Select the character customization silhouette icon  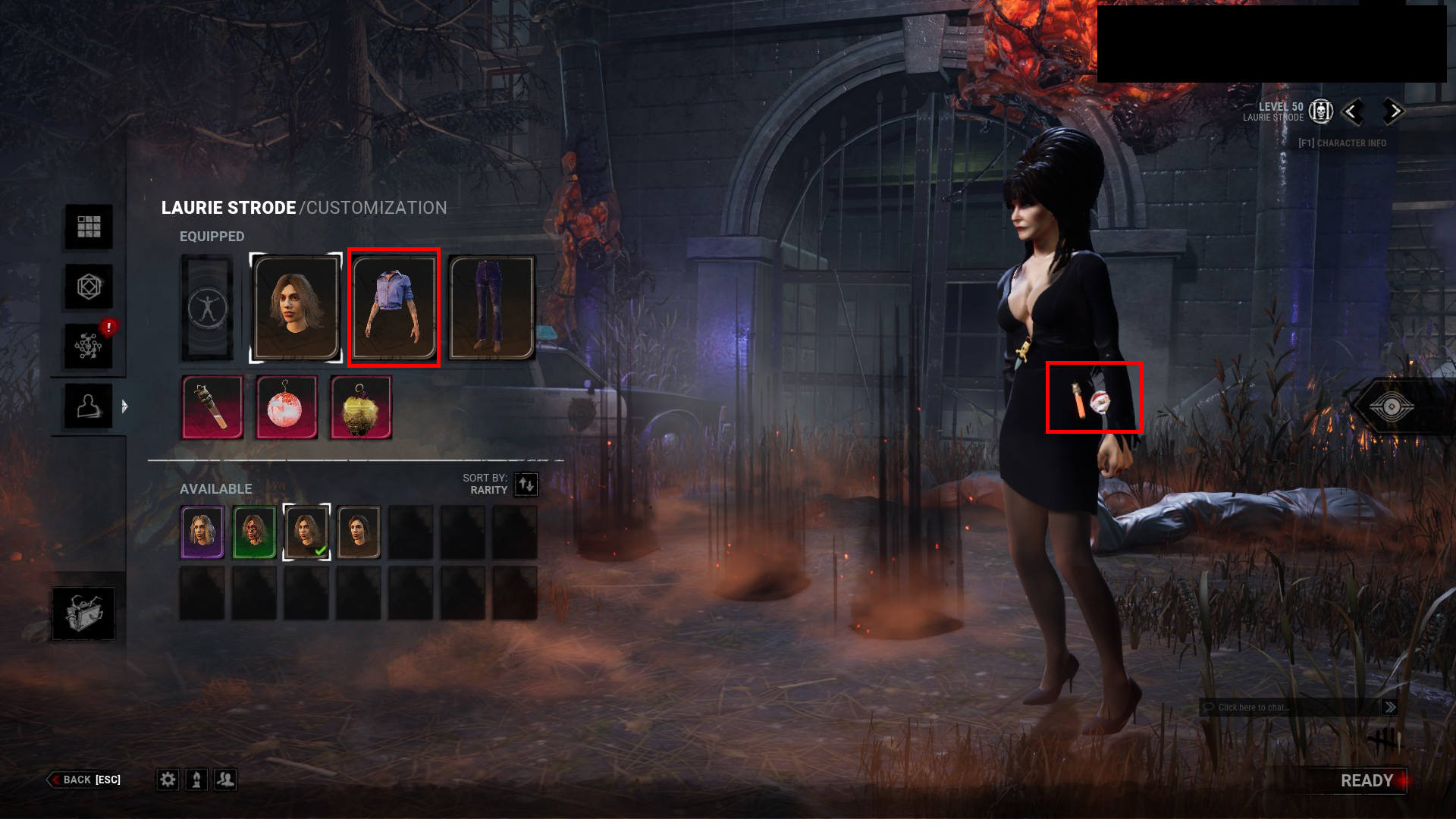[x=89, y=404]
